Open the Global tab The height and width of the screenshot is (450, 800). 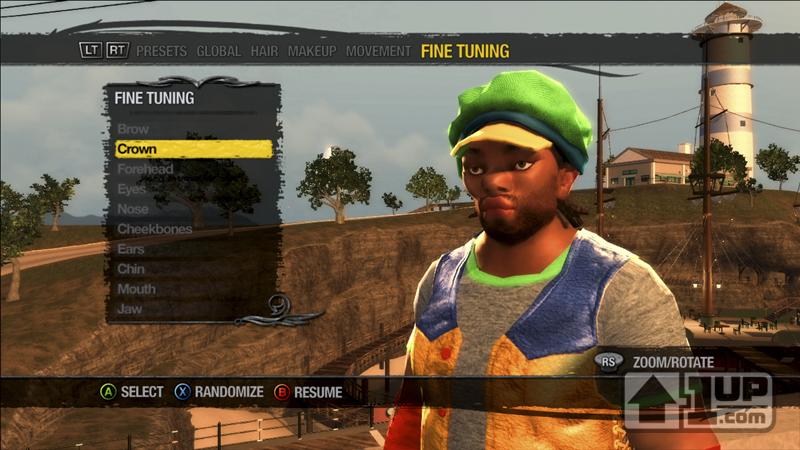pyautogui.click(x=218, y=51)
